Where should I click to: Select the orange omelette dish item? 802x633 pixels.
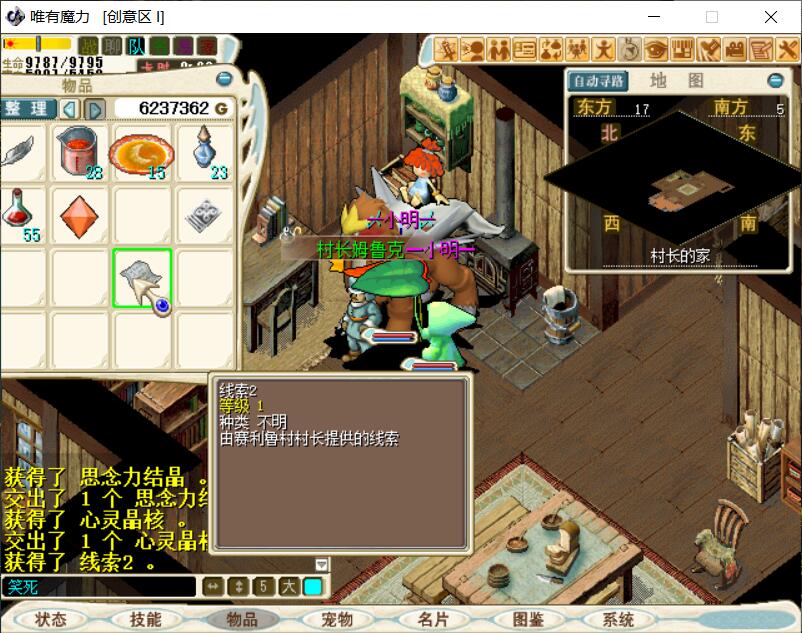point(141,153)
